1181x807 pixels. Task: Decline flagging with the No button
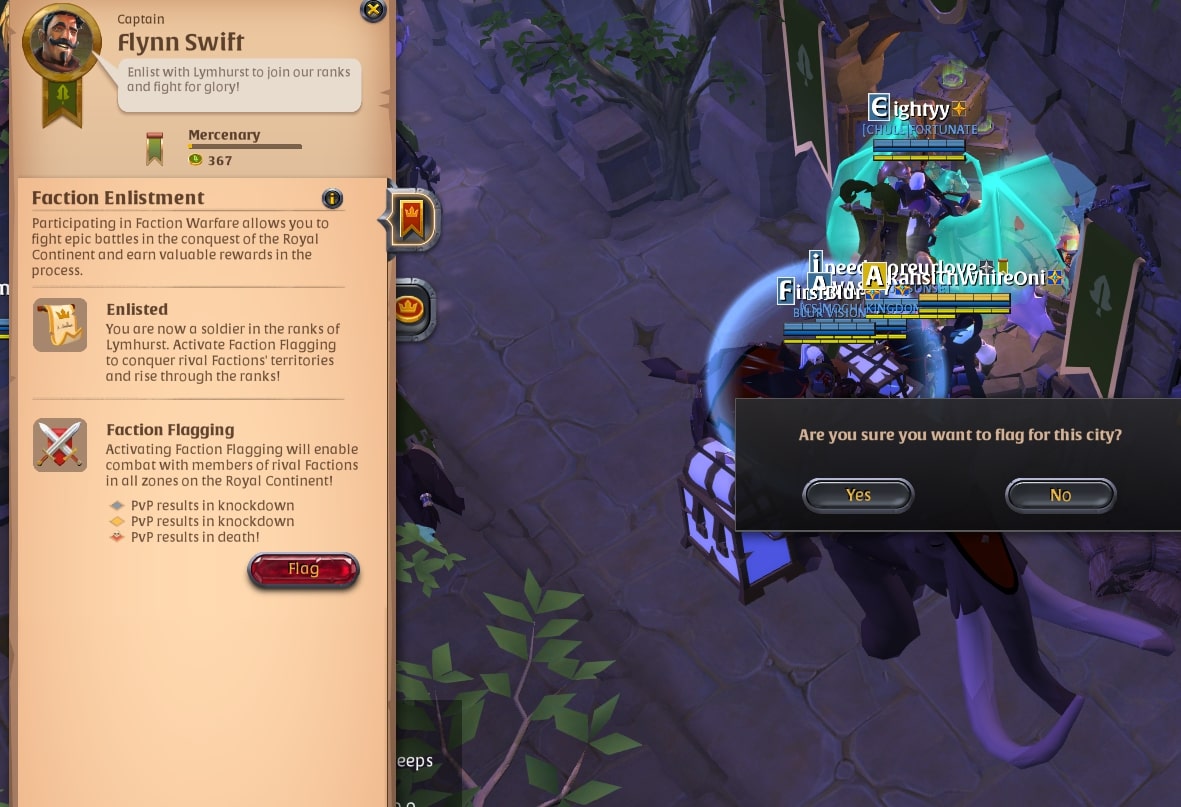(1060, 495)
